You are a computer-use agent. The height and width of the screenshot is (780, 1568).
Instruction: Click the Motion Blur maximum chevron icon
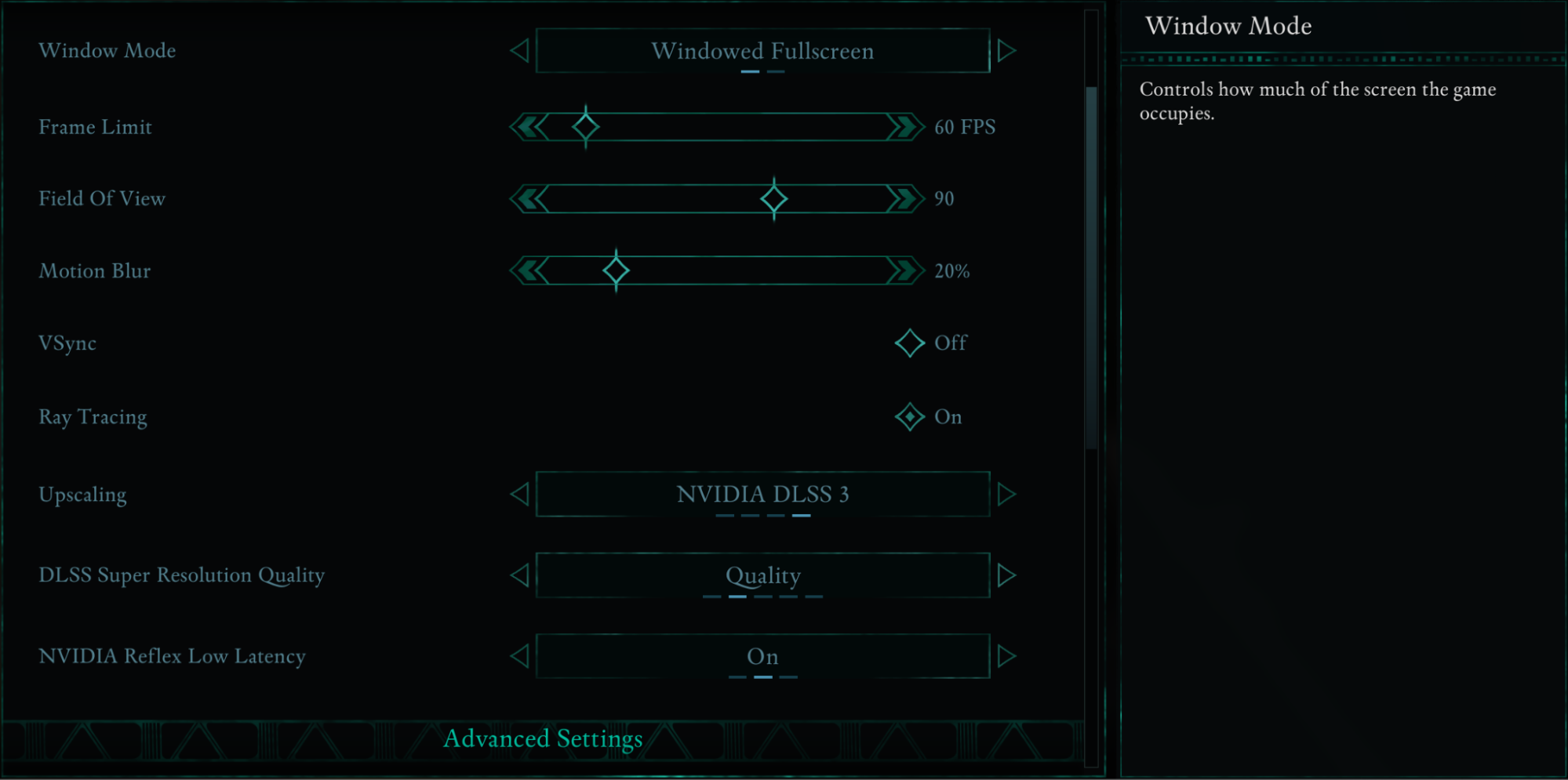coord(902,270)
